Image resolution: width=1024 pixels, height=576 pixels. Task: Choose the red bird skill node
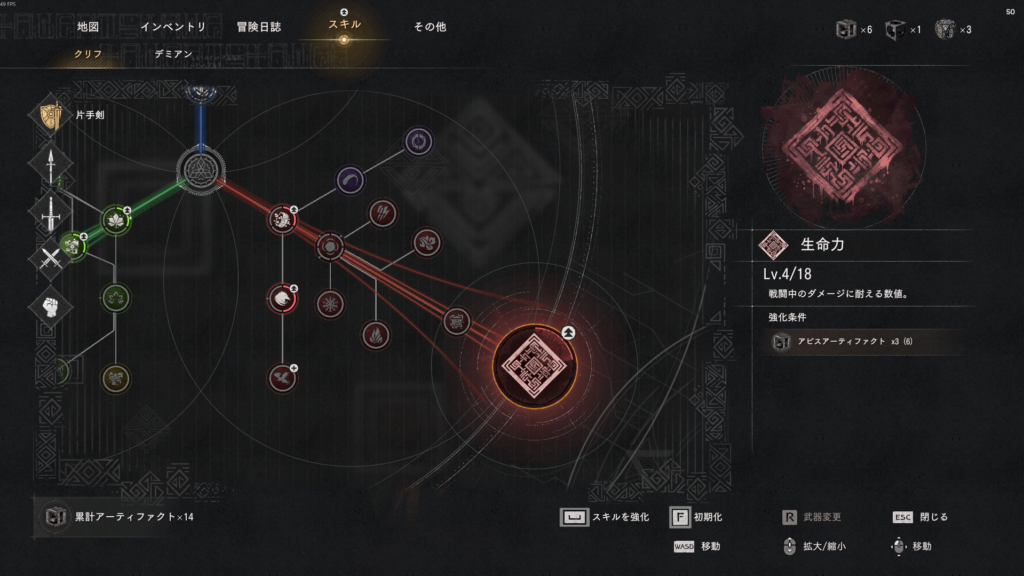pyautogui.click(x=282, y=378)
